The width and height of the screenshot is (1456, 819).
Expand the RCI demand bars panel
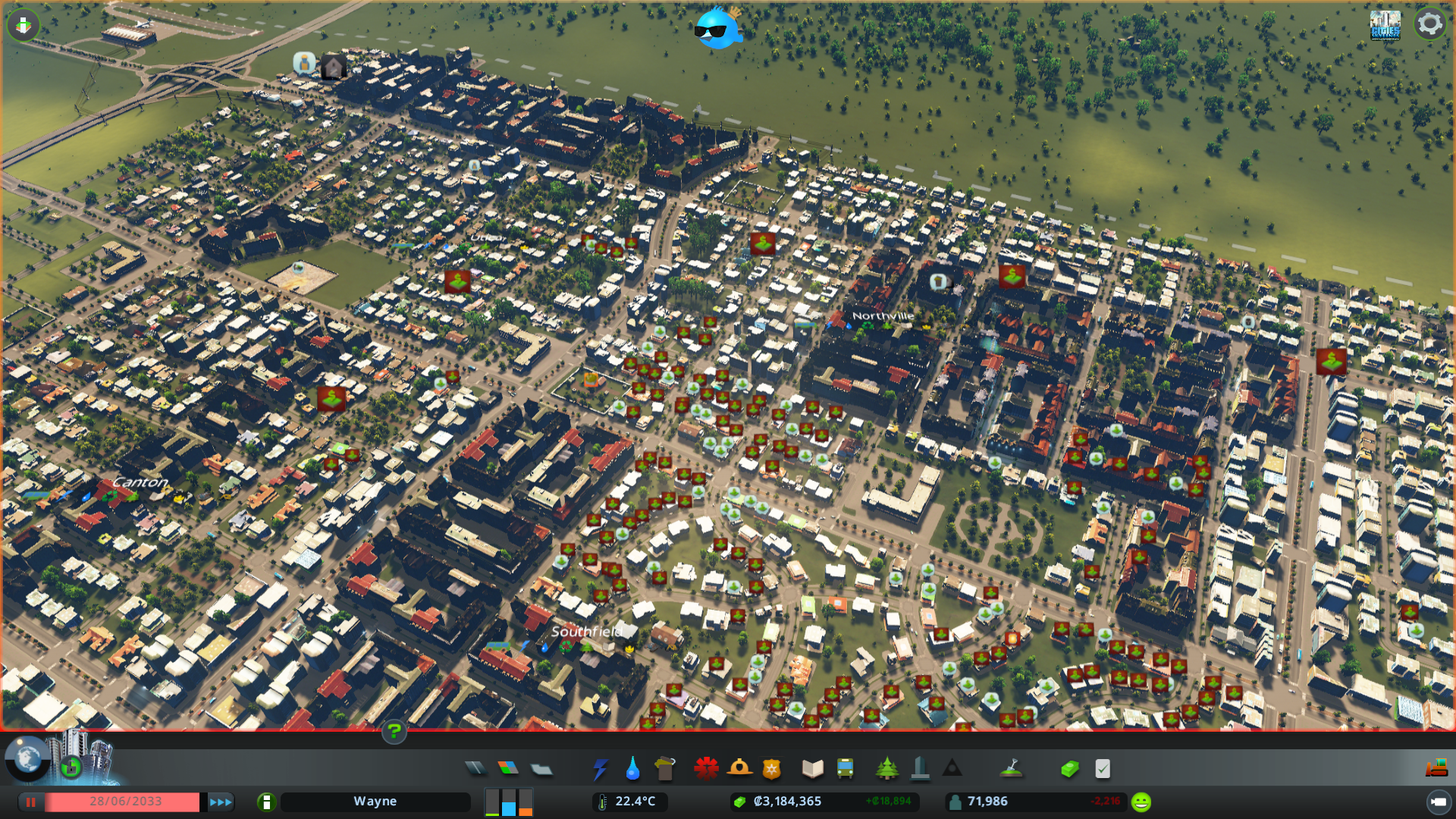(508, 802)
